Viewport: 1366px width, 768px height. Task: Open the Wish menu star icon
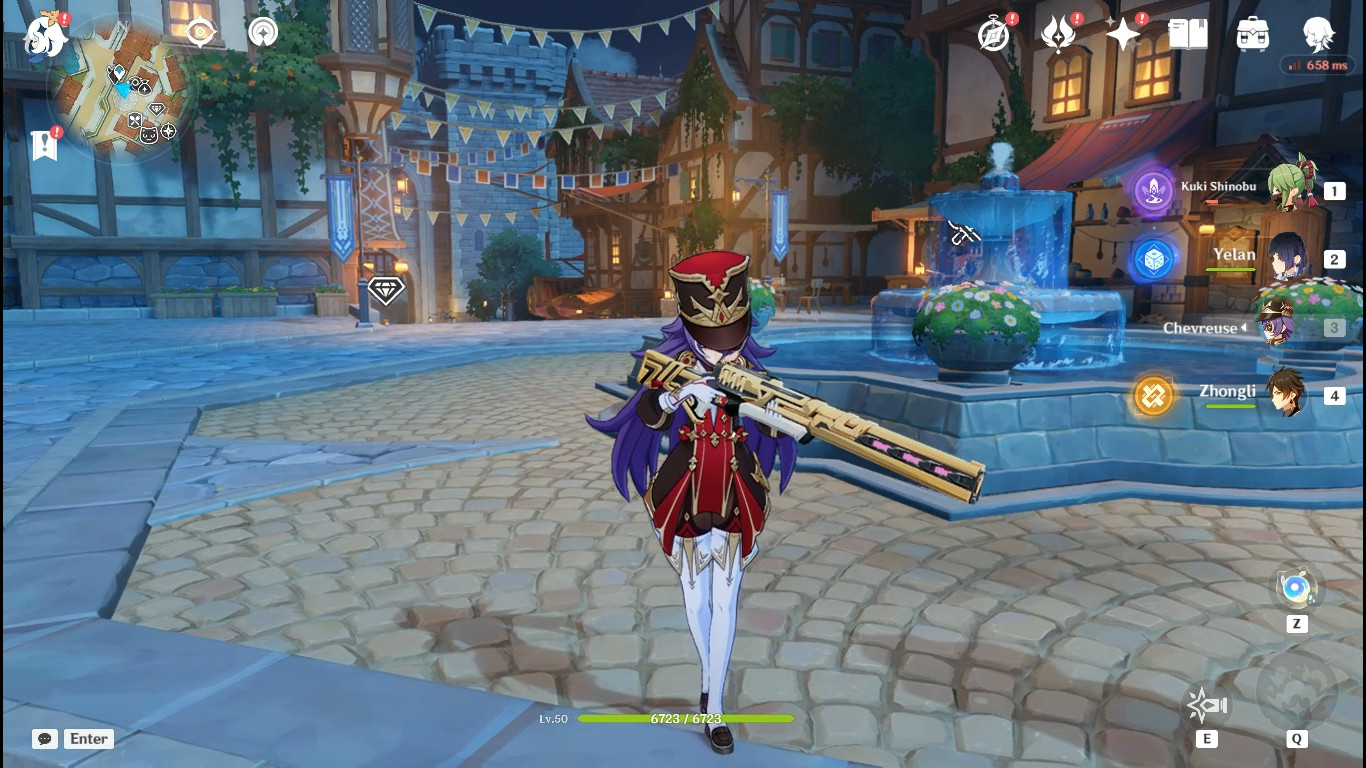point(1122,33)
